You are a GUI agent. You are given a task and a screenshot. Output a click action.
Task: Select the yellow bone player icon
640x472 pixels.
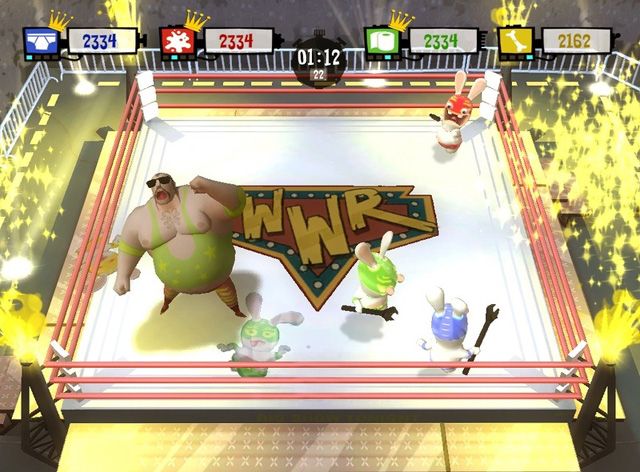(x=512, y=42)
